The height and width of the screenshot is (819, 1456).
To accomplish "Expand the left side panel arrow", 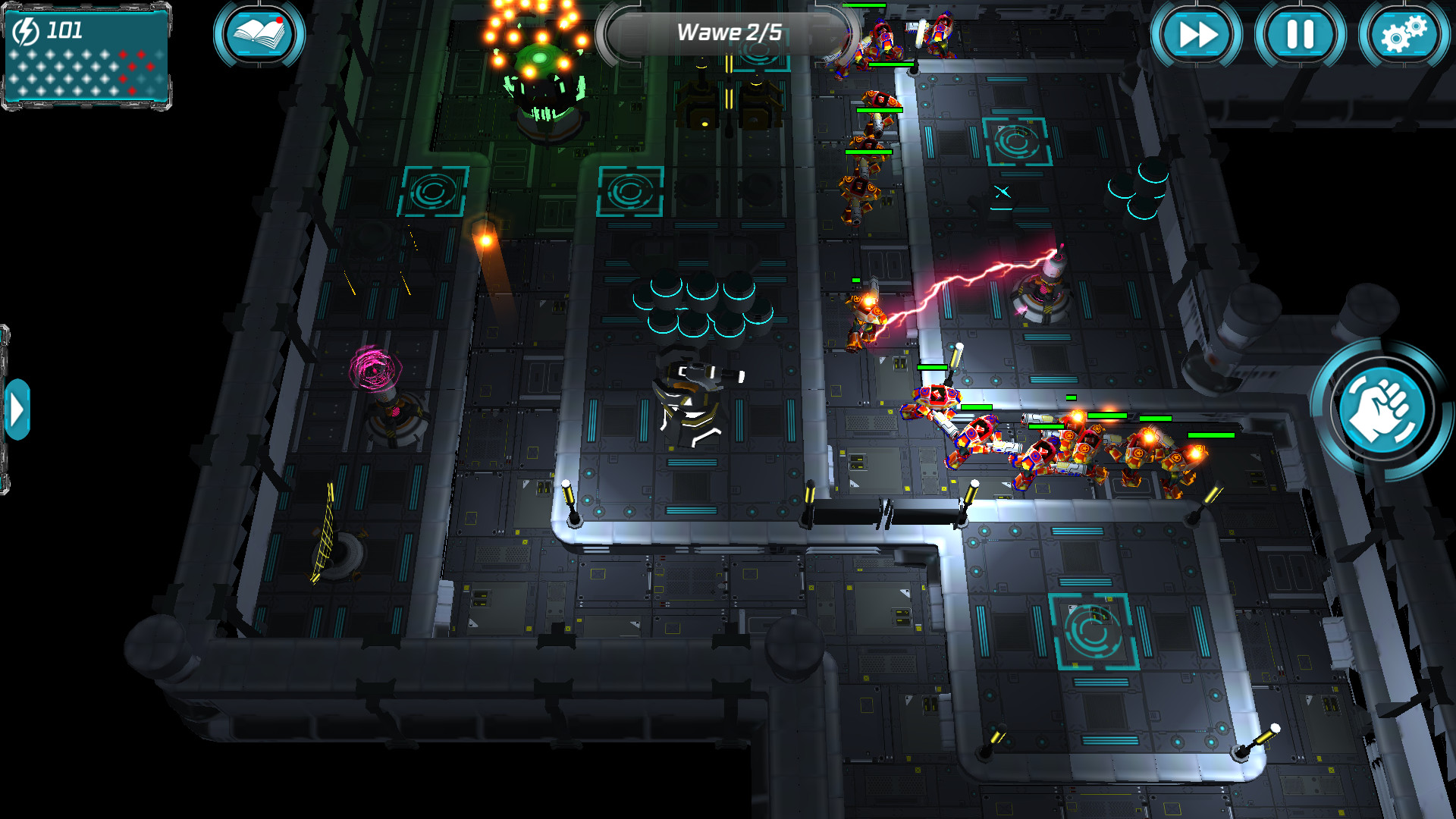I will tap(17, 409).
